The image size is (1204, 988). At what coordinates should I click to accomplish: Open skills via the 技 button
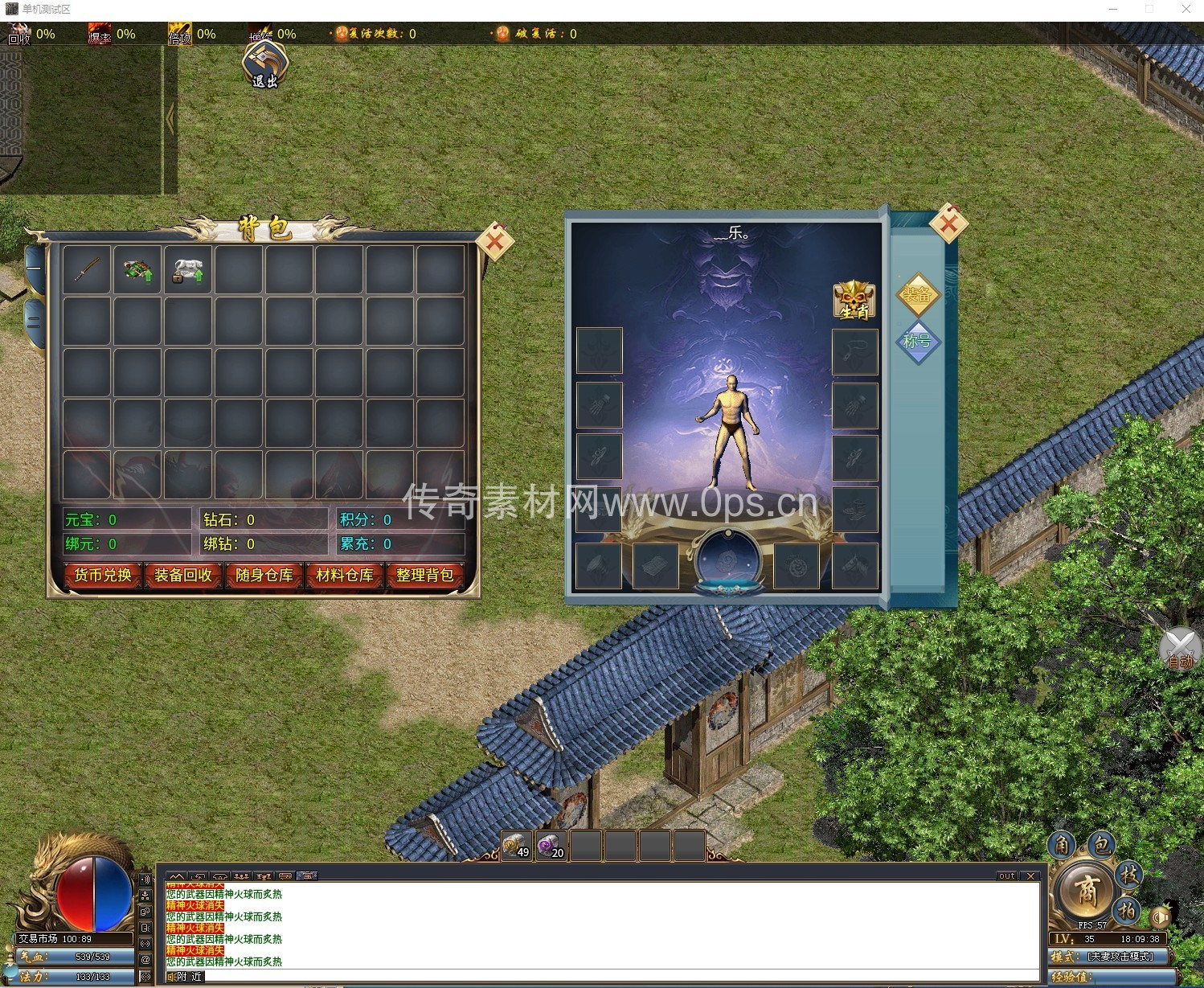click(1129, 875)
